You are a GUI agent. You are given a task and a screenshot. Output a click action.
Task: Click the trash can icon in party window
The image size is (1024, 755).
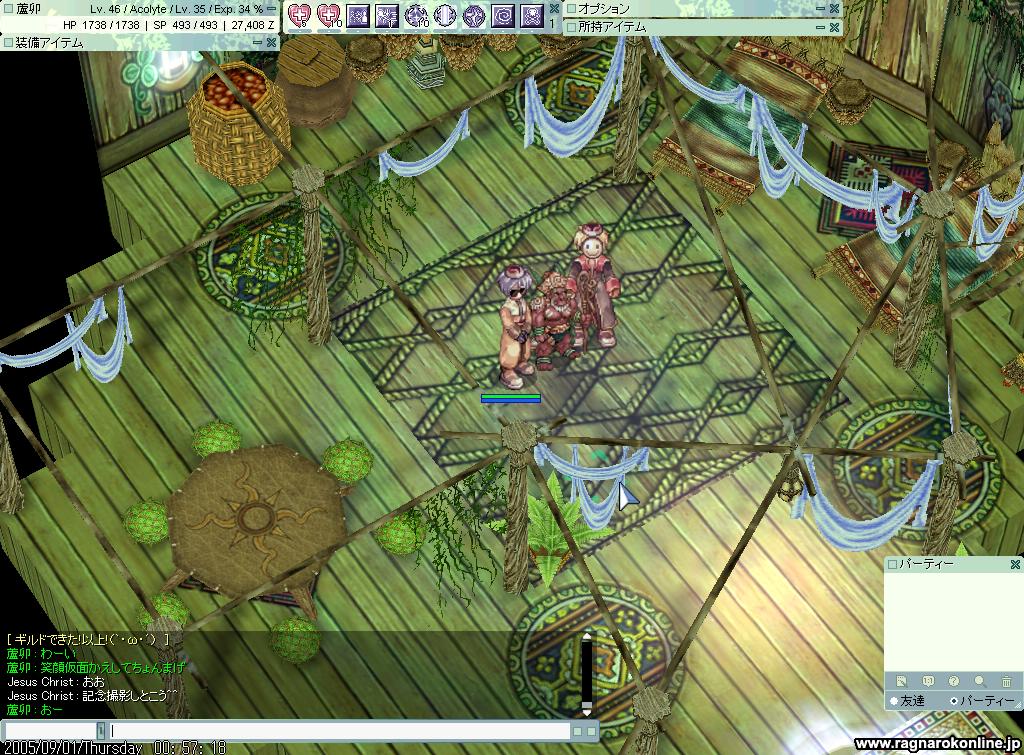pos(1006,681)
